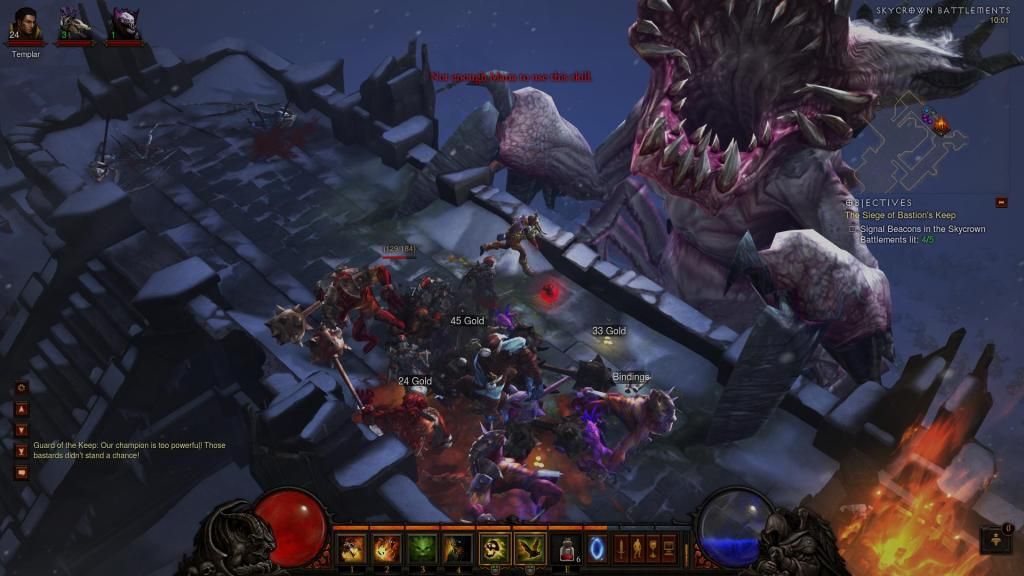
Task: Open chat settings gear icon
Action: [x=21, y=387]
